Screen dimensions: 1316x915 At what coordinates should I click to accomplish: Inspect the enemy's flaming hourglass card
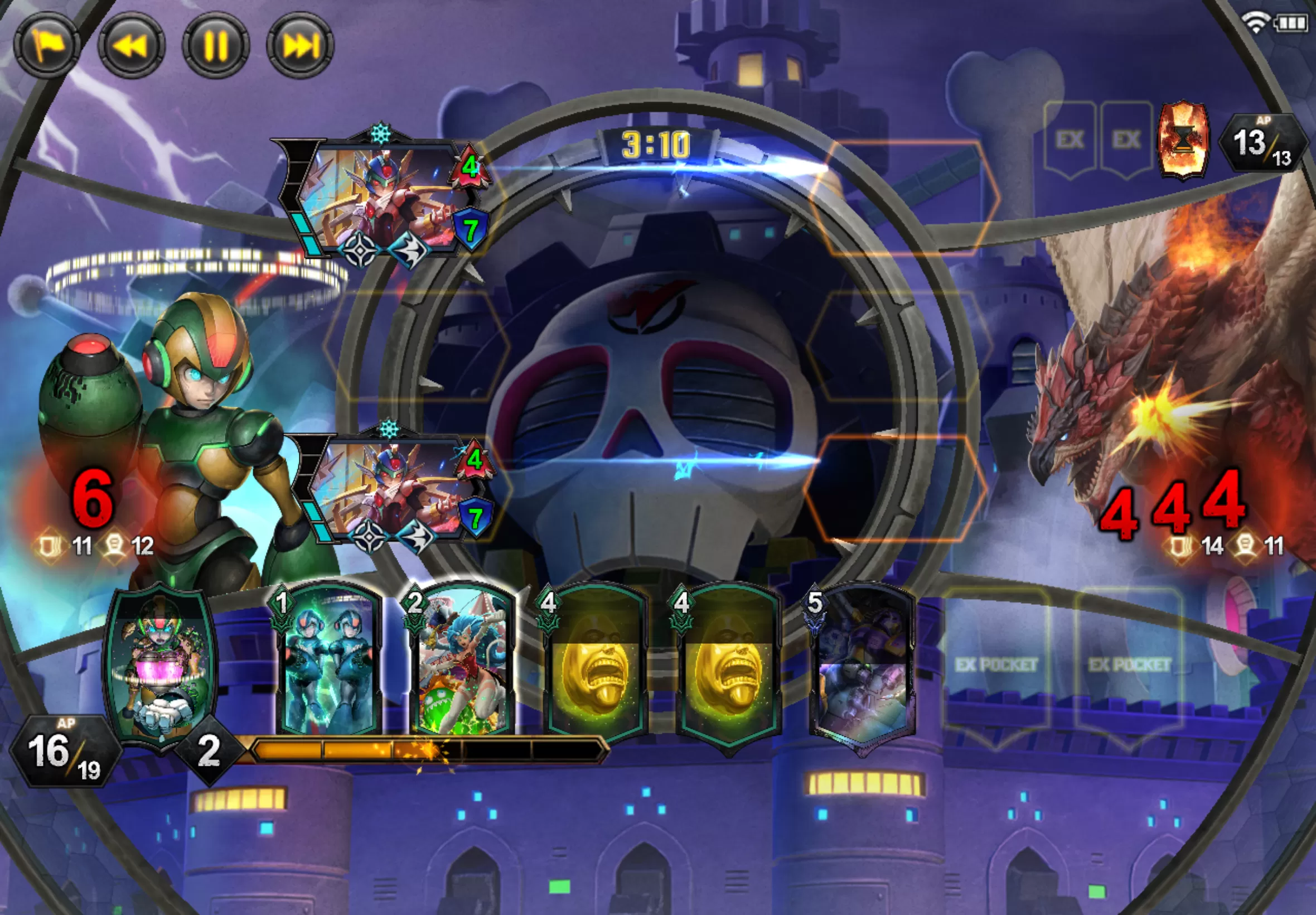point(1183,141)
